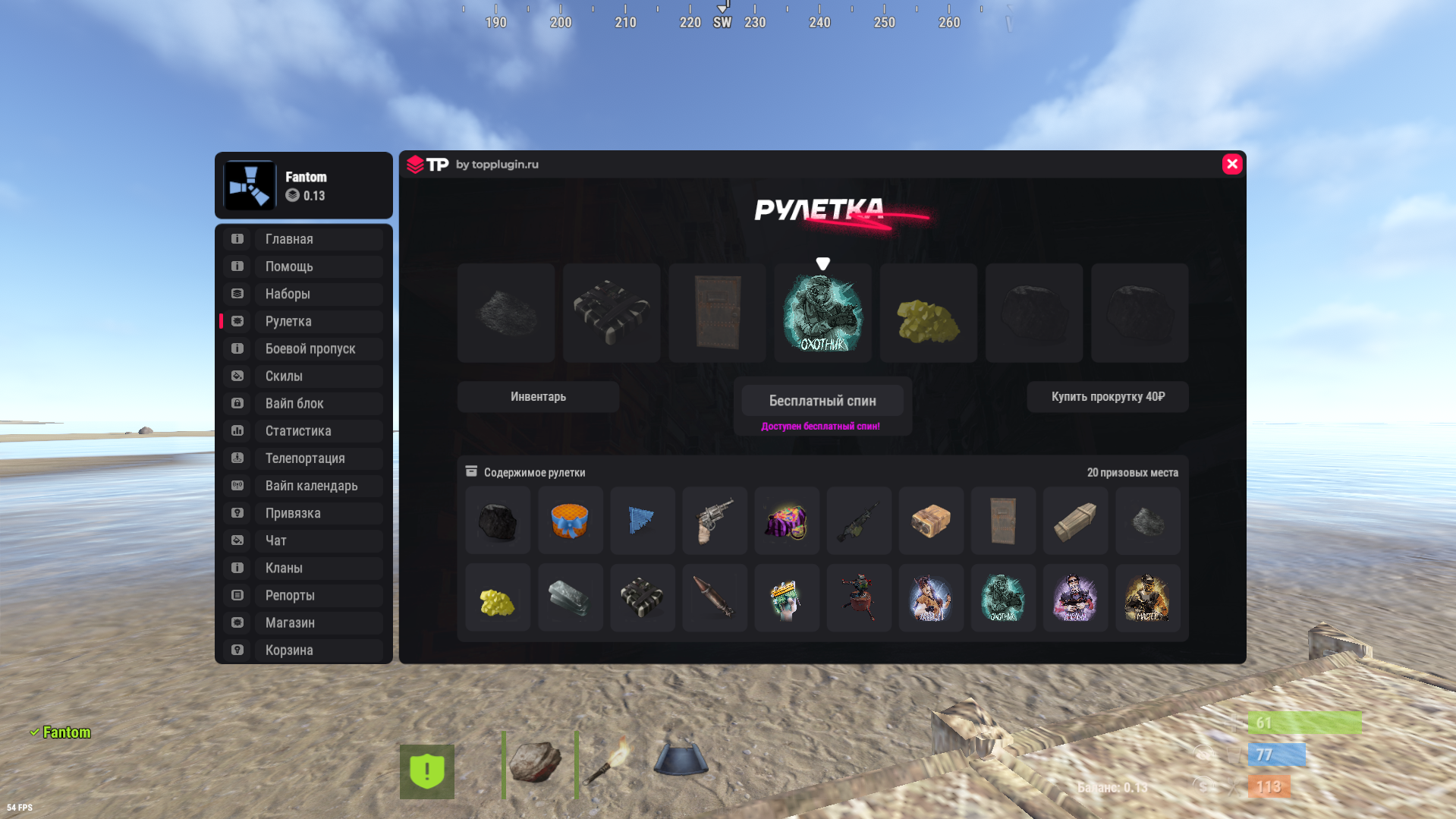Select the Скилы icon in sidebar
The image size is (1456, 819).
(236, 376)
